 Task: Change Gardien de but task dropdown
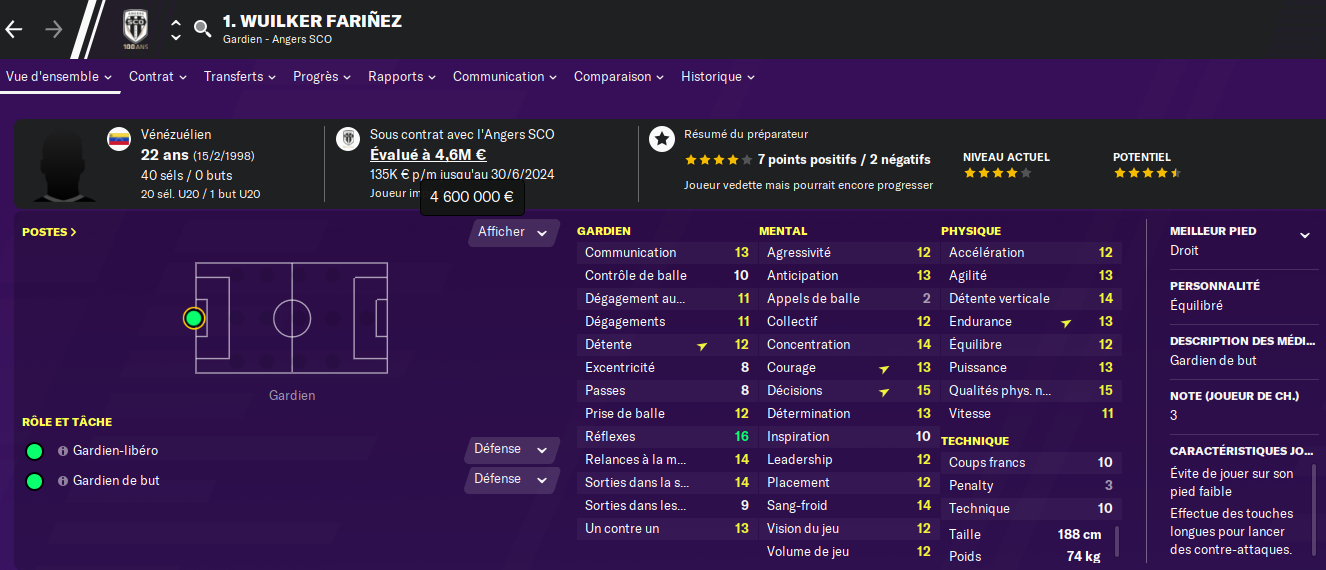511,480
